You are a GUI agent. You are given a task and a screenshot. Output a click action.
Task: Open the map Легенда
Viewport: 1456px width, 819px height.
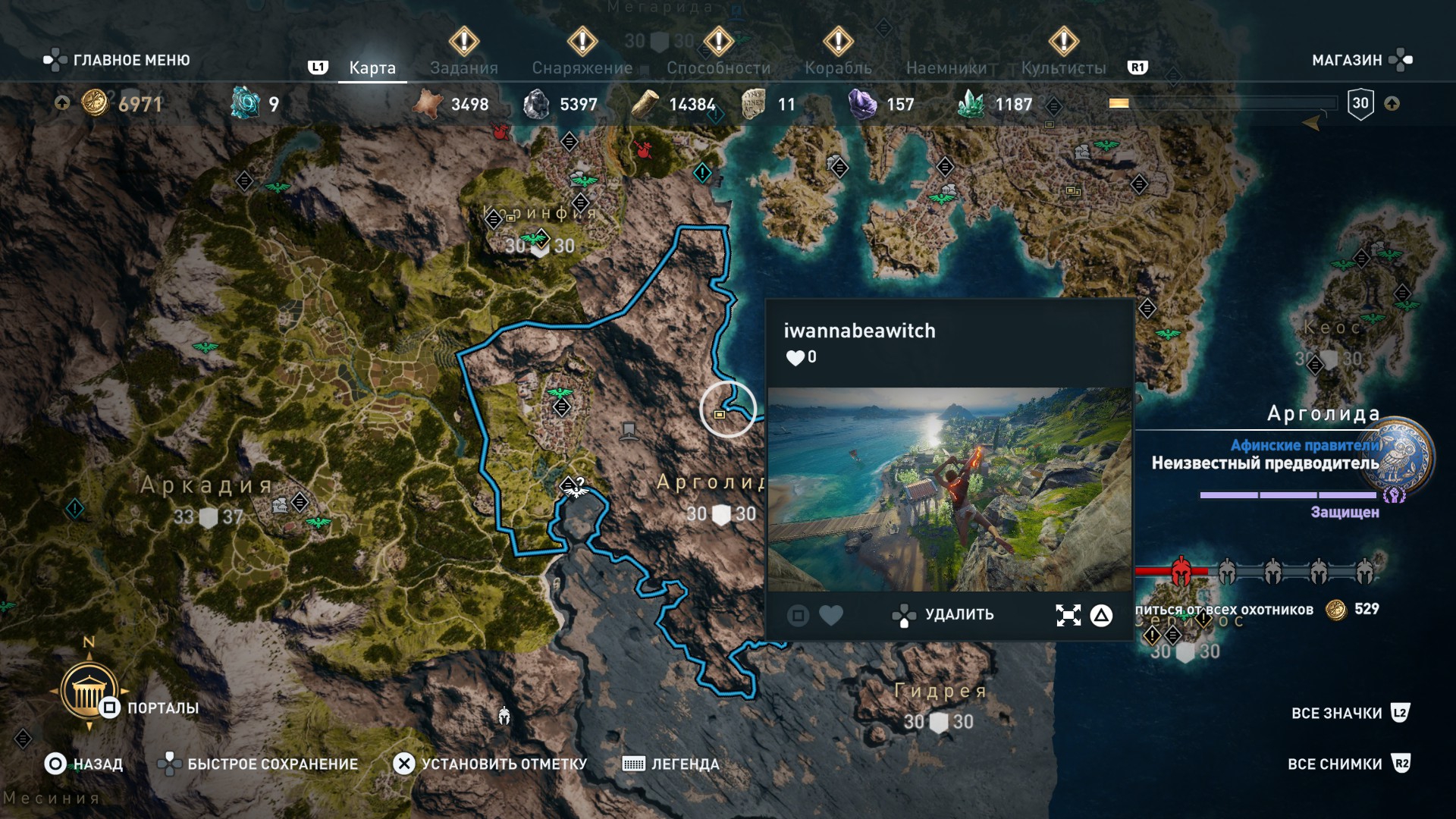(670, 764)
